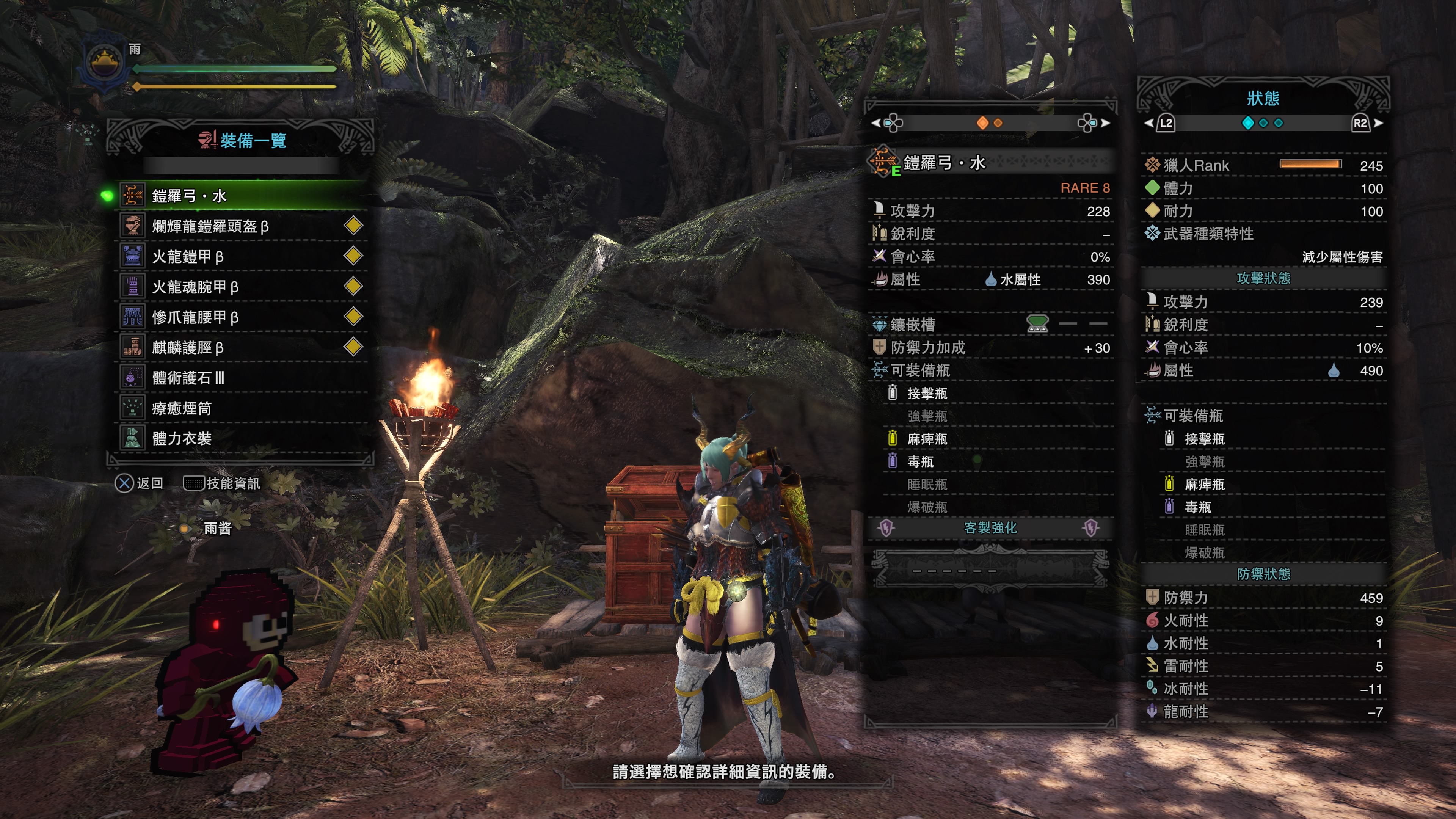Go to the next weapon detail page arrow
This screenshot has width=1456, height=819.
(1106, 122)
